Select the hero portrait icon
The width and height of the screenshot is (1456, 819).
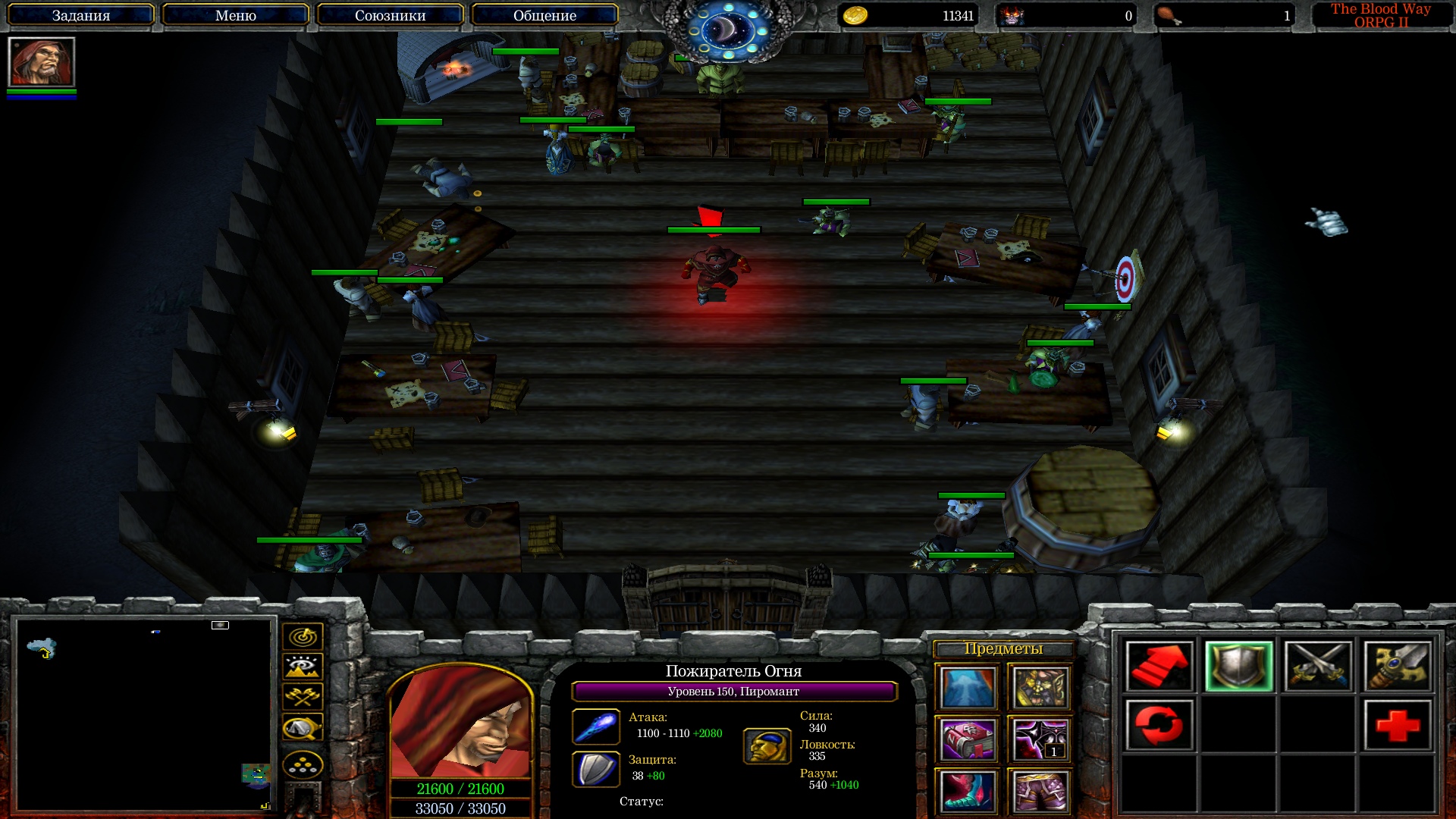tap(42, 62)
